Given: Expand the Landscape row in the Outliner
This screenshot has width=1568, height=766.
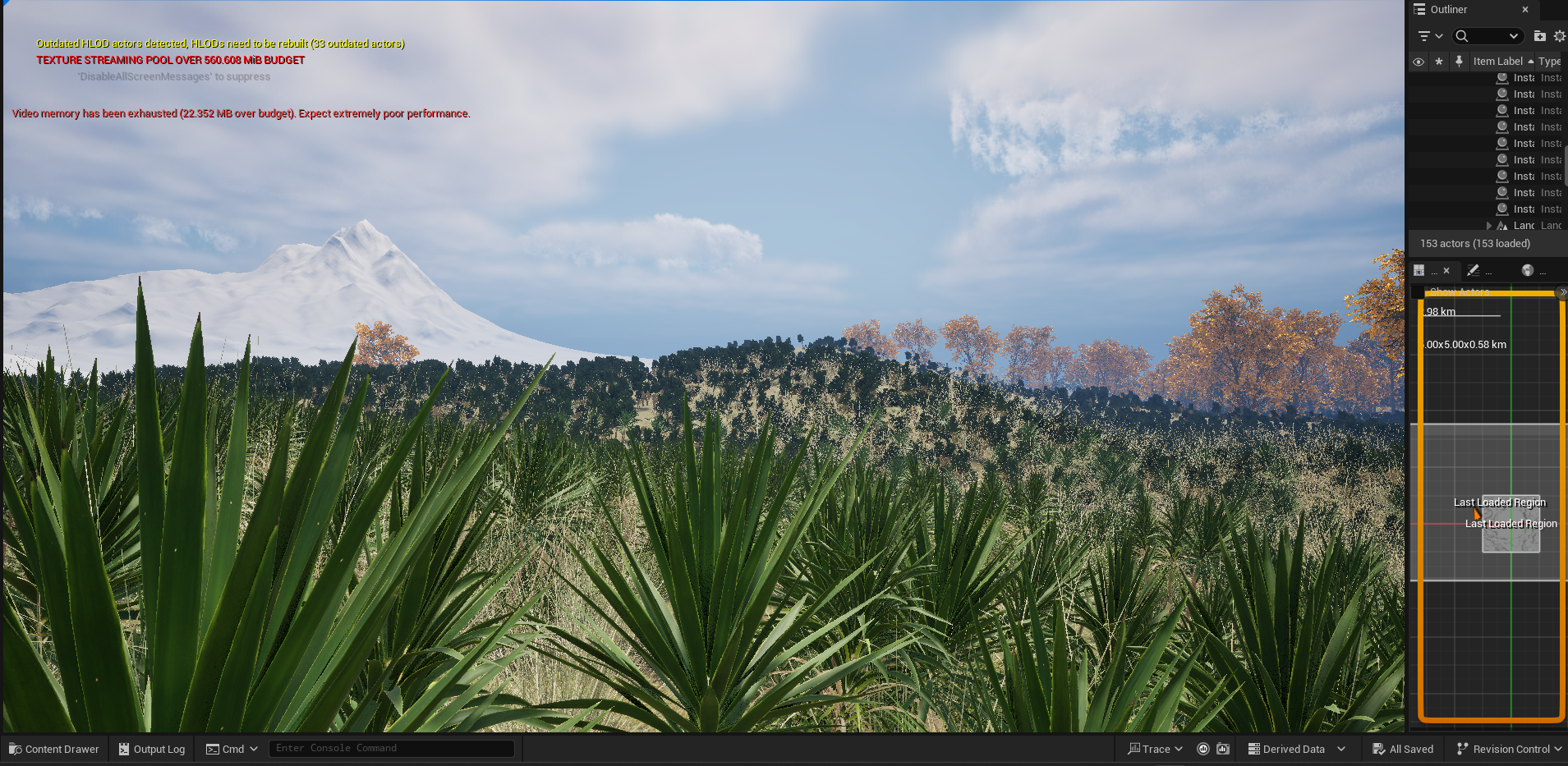Looking at the screenshot, I should pyautogui.click(x=1489, y=226).
